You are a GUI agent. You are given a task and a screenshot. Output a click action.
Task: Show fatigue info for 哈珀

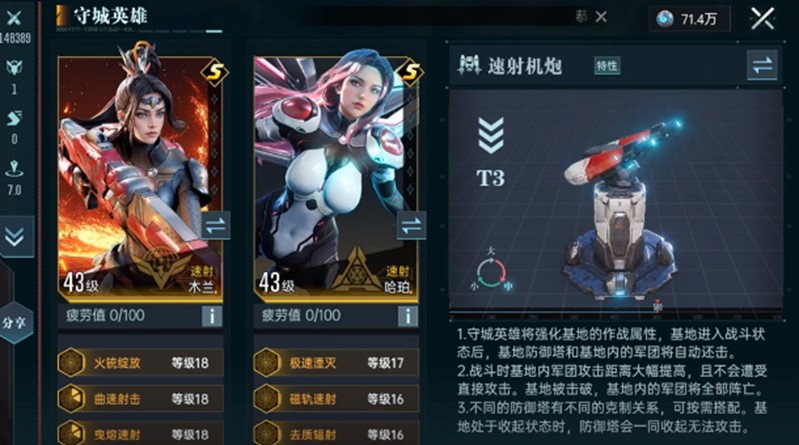407,316
